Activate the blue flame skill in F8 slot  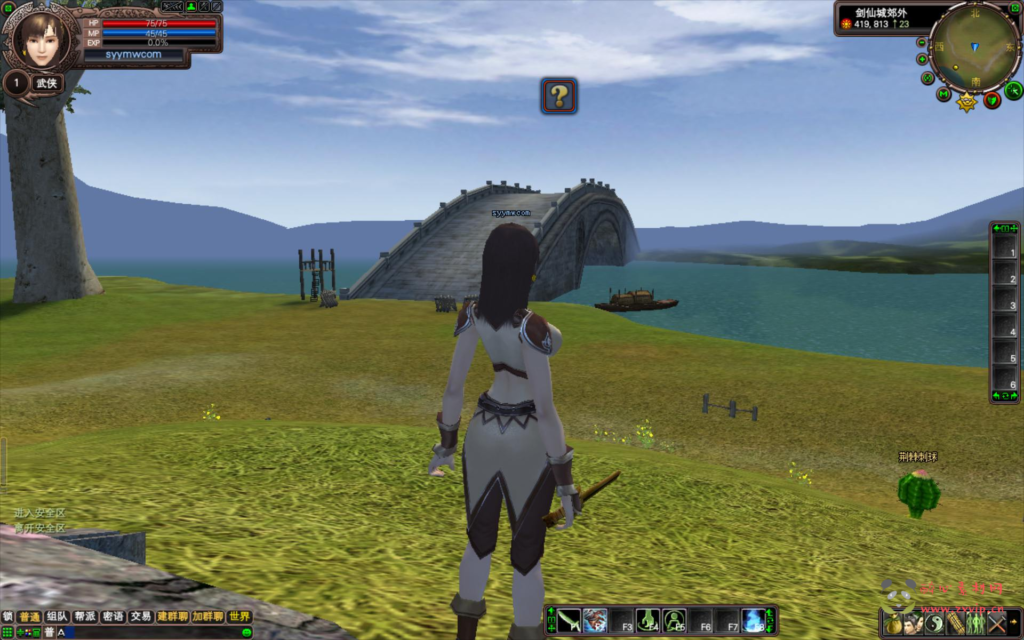(x=753, y=620)
